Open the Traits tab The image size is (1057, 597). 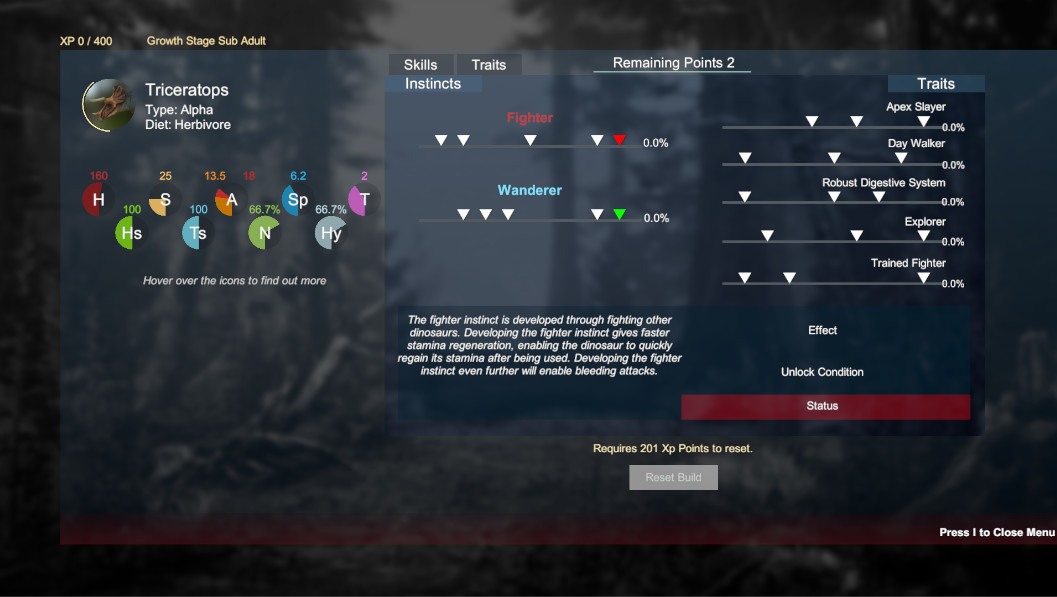488,64
